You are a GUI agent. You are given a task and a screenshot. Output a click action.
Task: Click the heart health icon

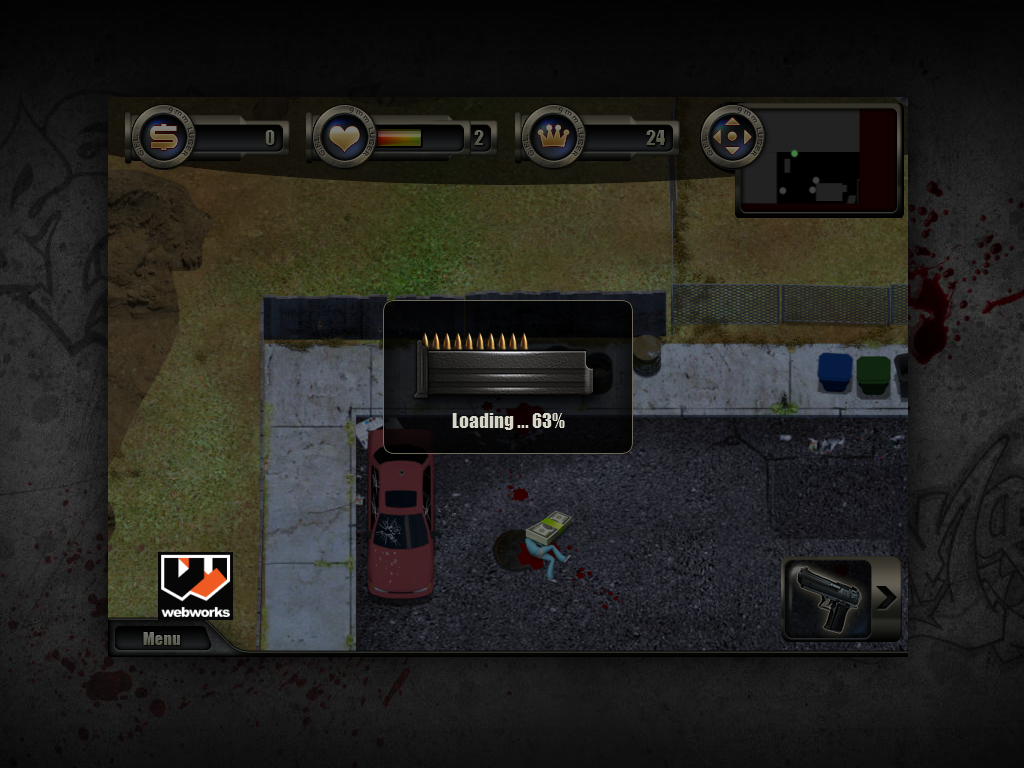[x=344, y=137]
